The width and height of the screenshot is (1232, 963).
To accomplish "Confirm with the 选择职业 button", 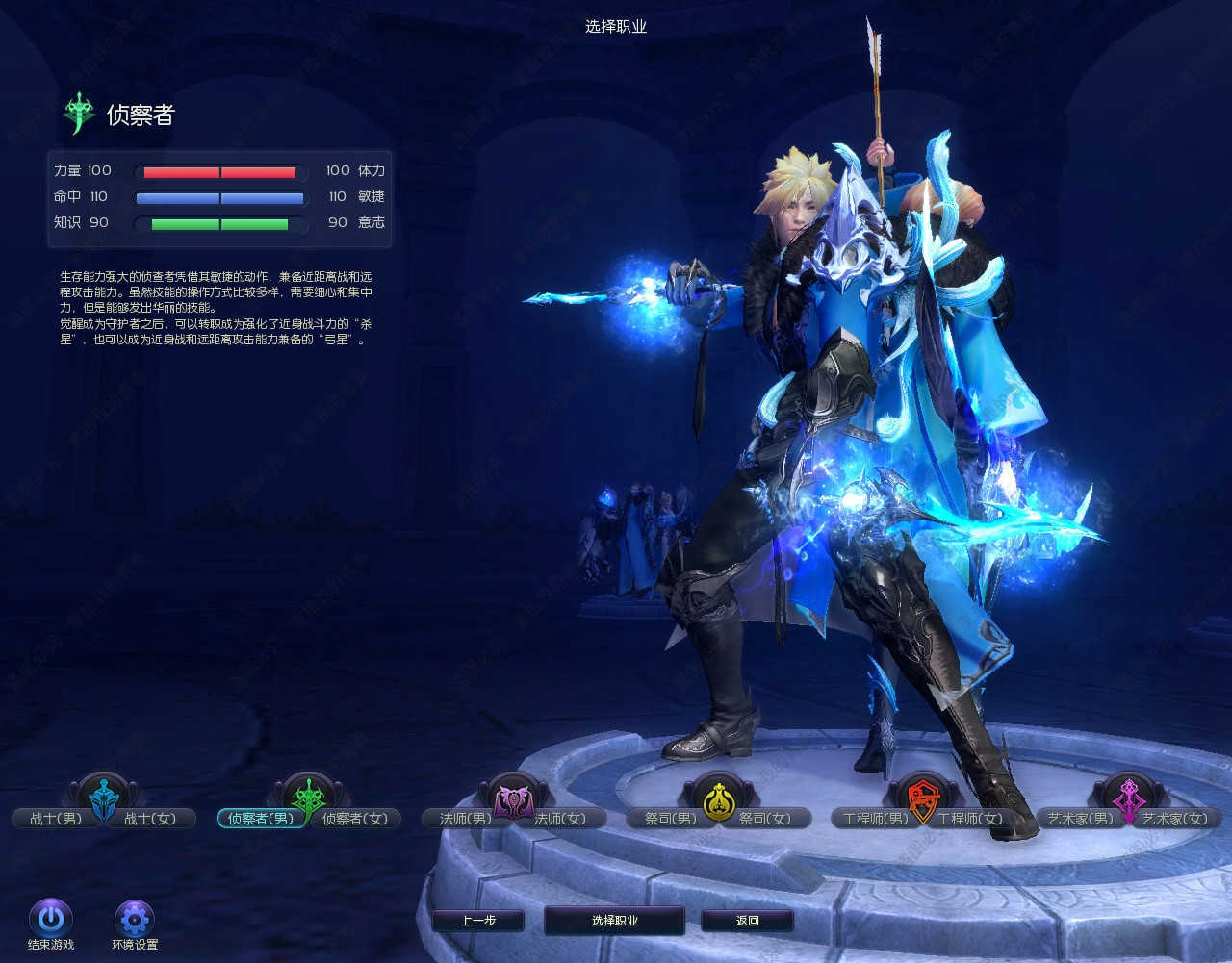I will (614, 921).
